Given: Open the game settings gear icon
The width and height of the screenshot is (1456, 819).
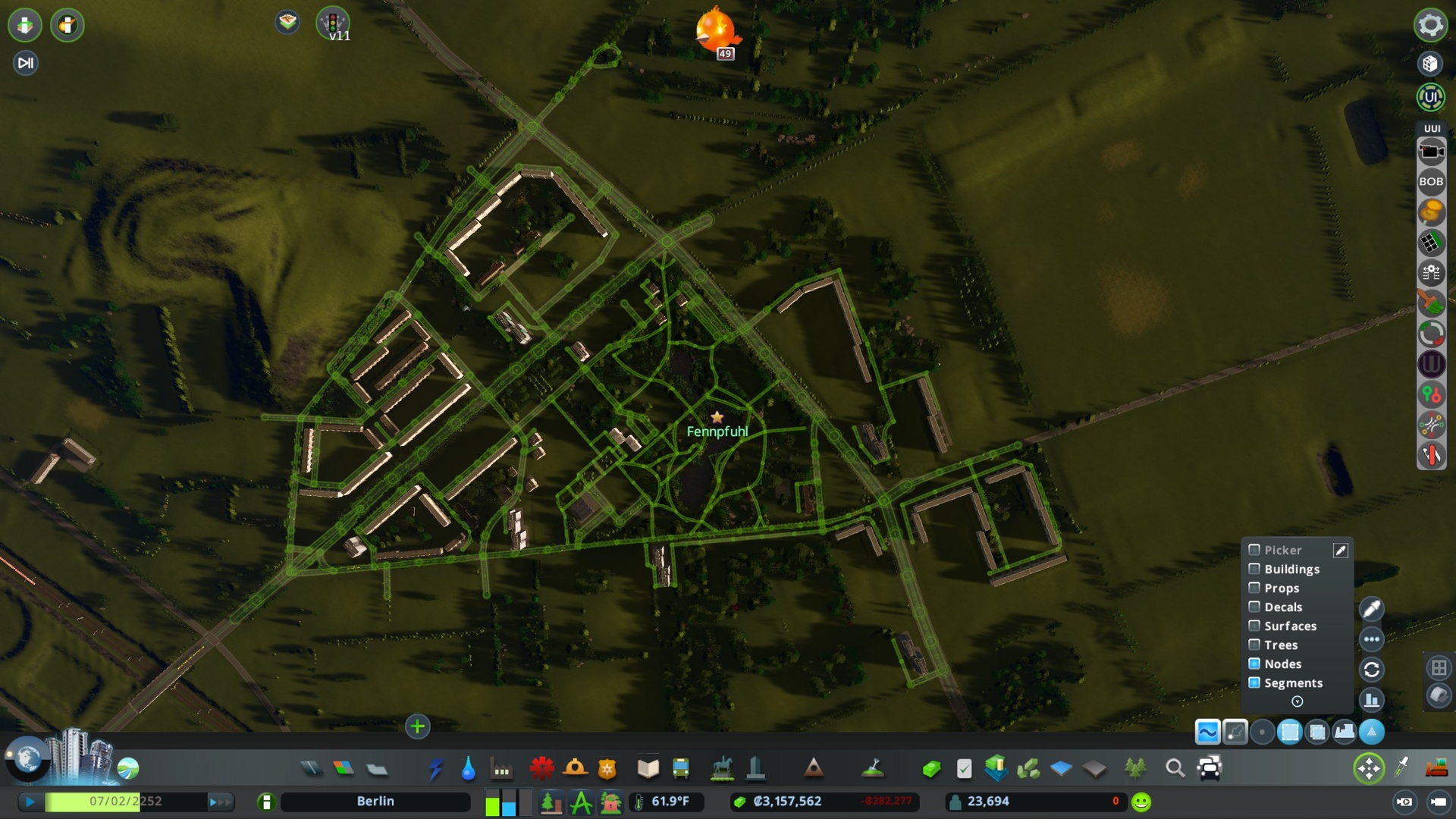Looking at the screenshot, I should [x=1430, y=25].
